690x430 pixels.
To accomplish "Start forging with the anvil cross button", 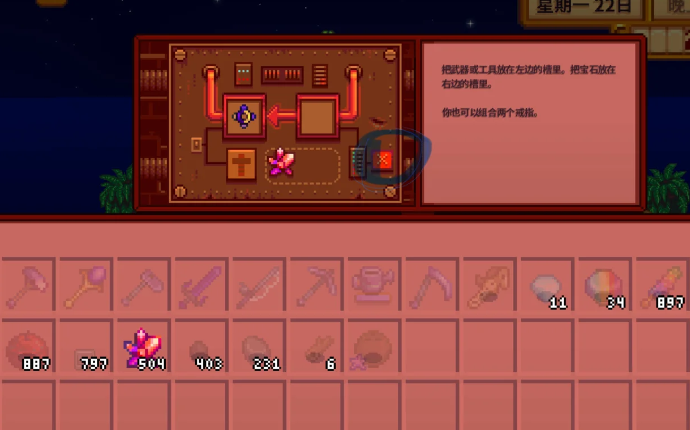I will pyautogui.click(x=242, y=162).
